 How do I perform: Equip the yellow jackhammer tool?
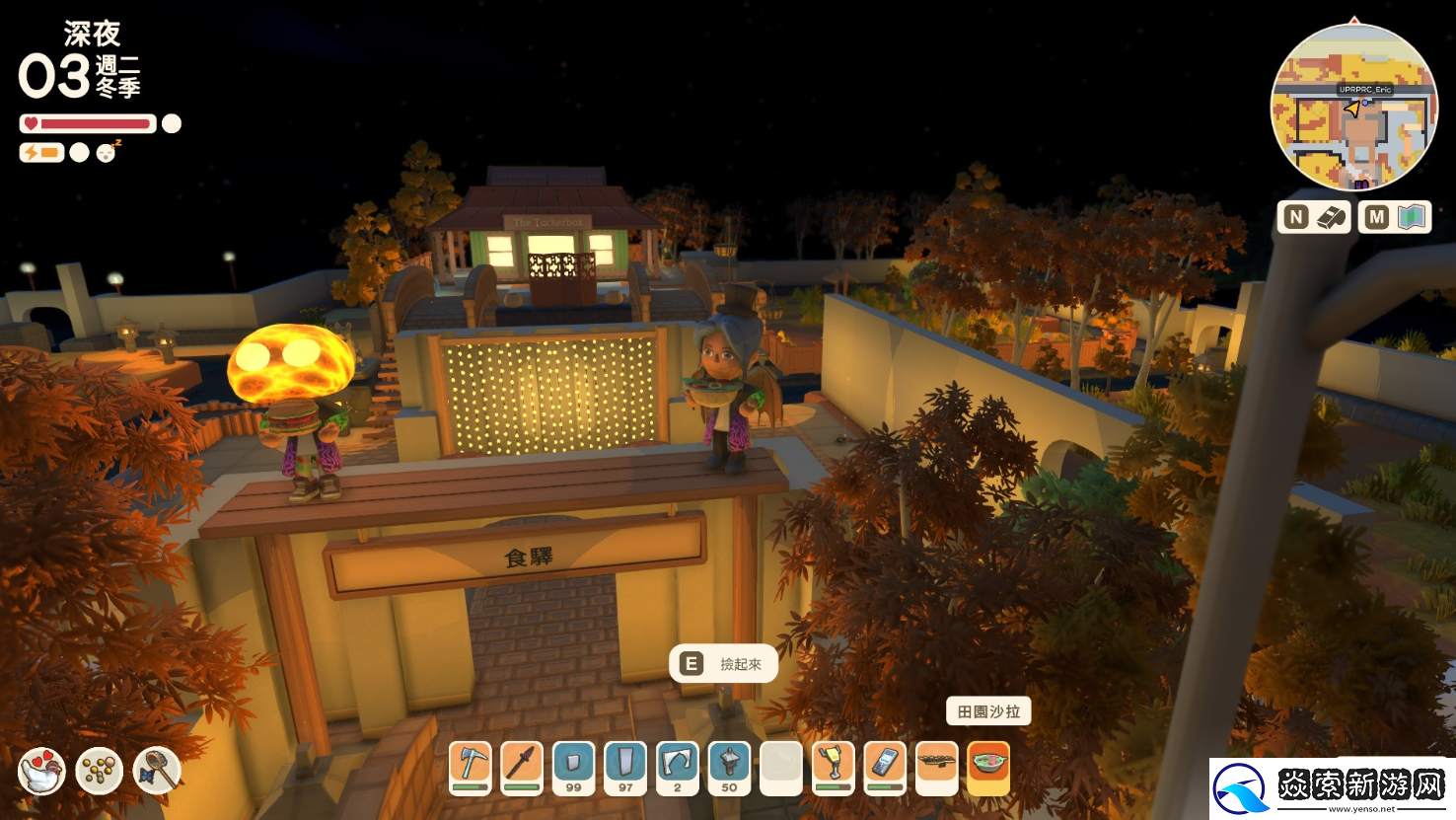(833, 767)
